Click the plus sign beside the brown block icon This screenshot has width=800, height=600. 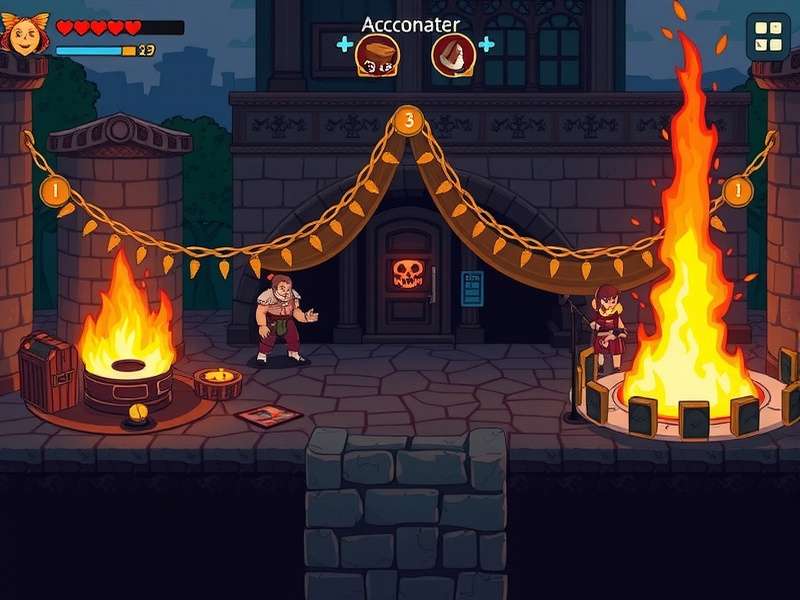345,44
